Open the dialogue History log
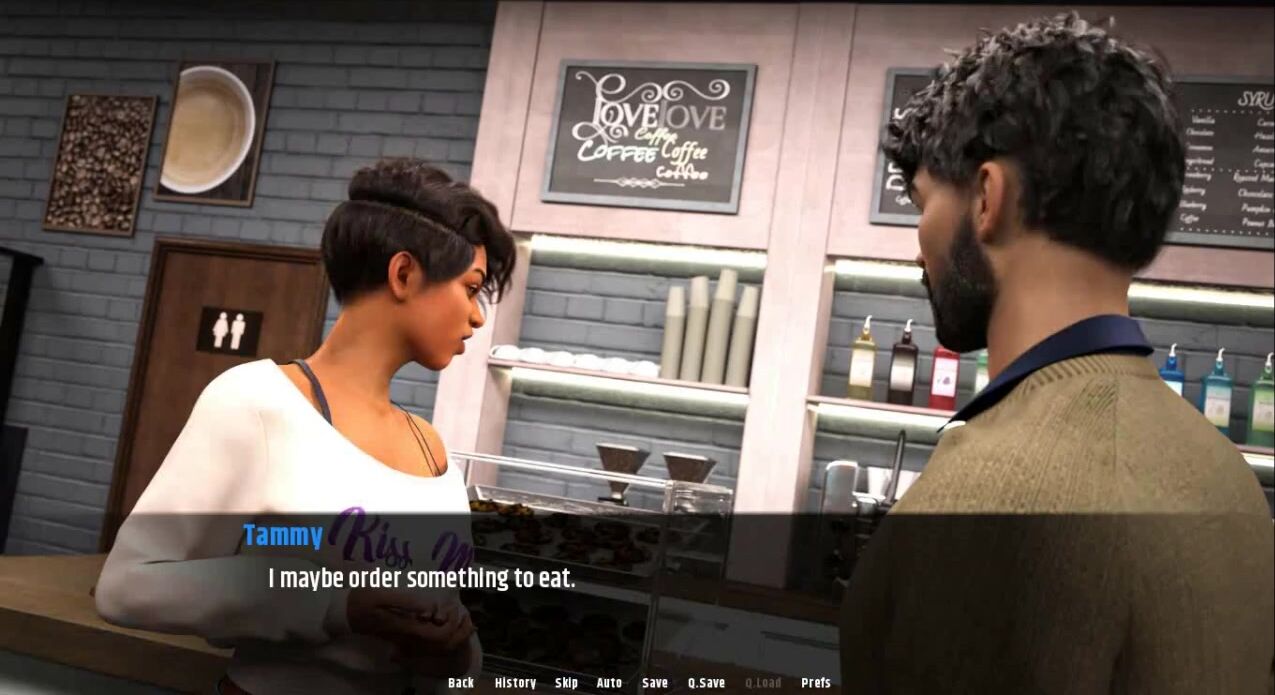This screenshot has width=1275, height=695. tap(515, 683)
